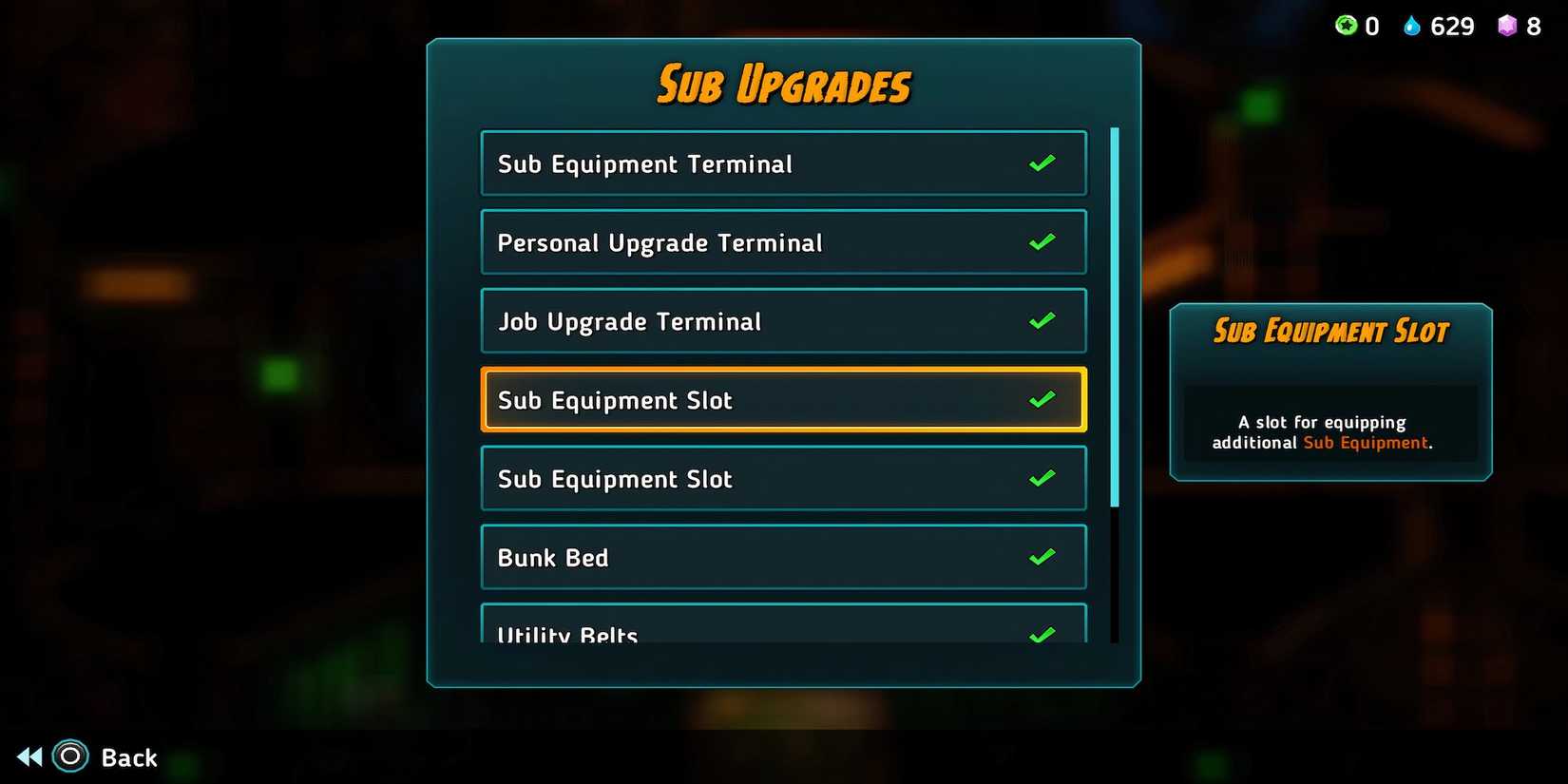Image resolution: width=1568 pixels, height=784 pixels.
Task: Select the blue water droplet currency icon
Action: click(1413, 26)
